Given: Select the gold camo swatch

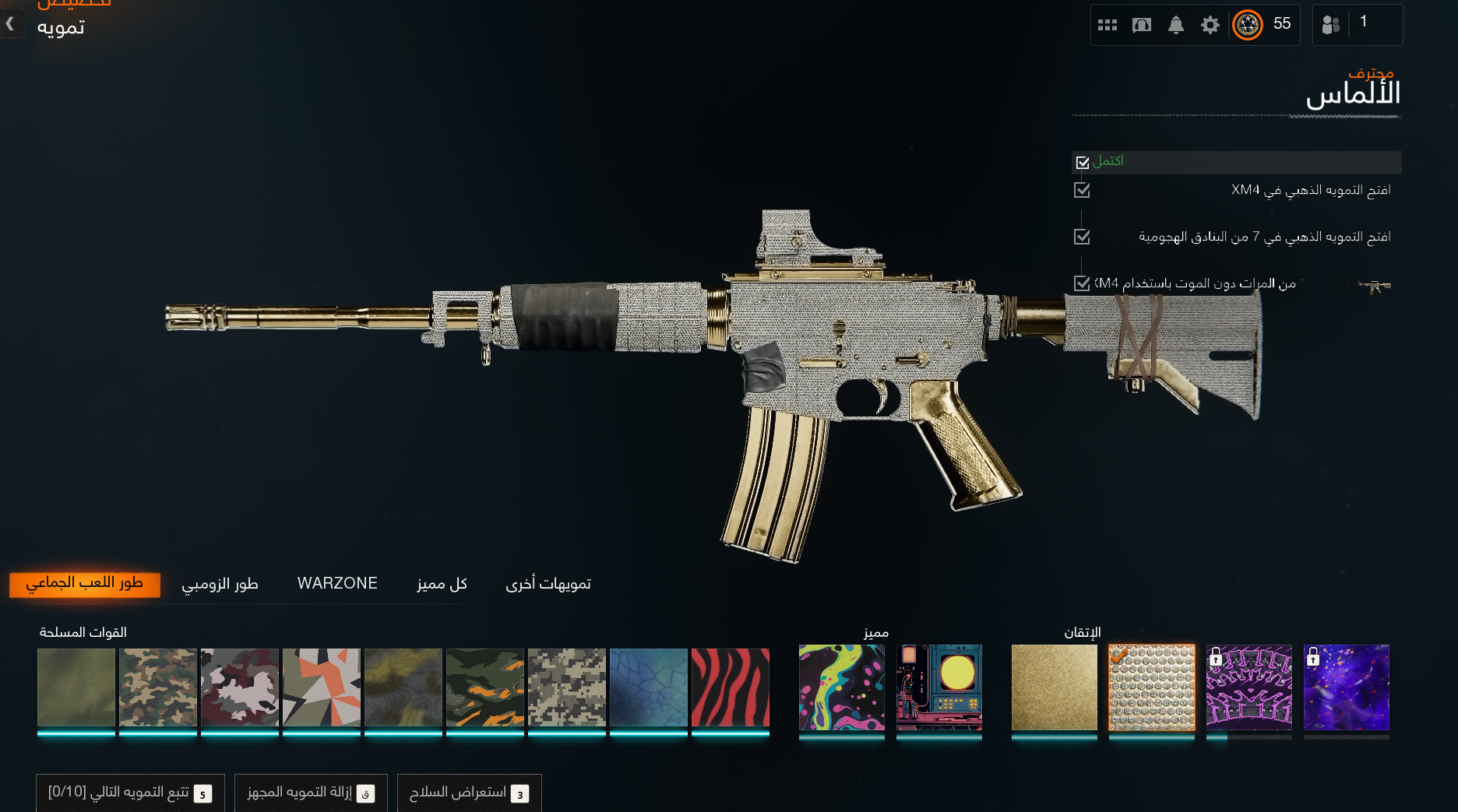Looking at the screenshot, I should click(x=1054, y=687).
